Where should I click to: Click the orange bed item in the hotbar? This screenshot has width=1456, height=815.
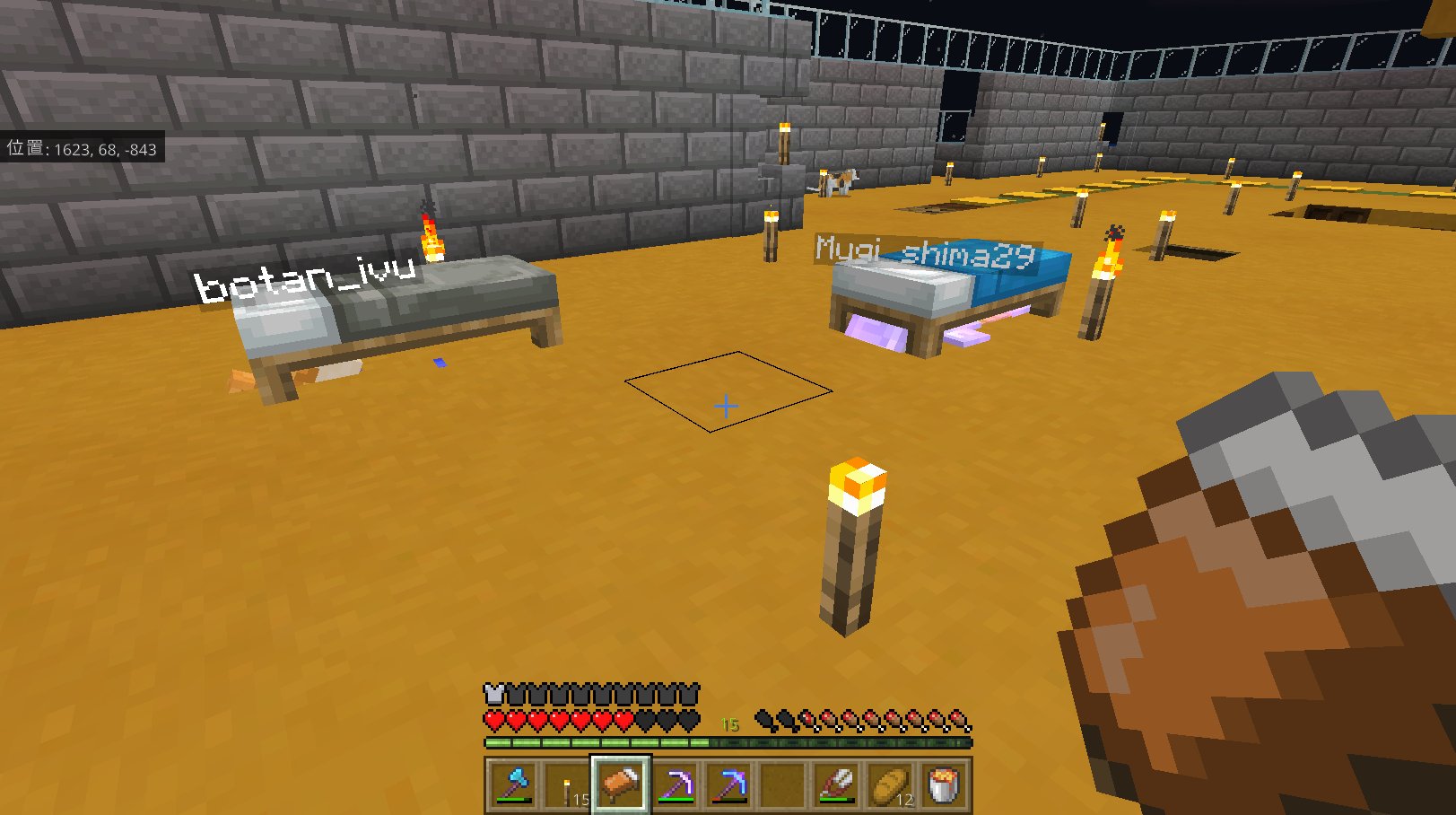tap(620, 783)
